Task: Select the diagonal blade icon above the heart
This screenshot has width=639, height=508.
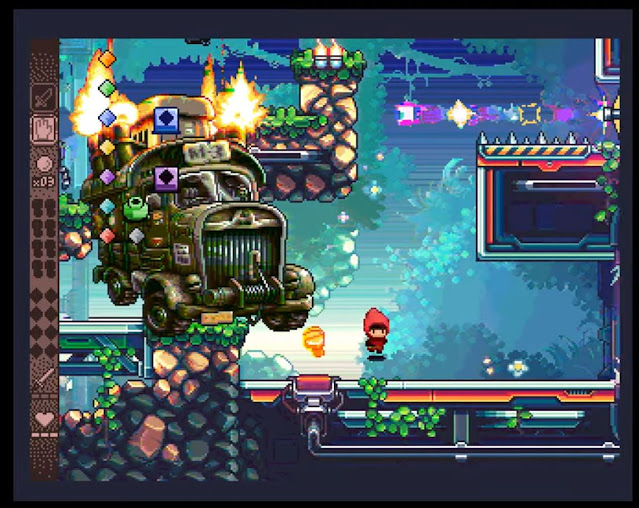Action: (x=44, y=380)
